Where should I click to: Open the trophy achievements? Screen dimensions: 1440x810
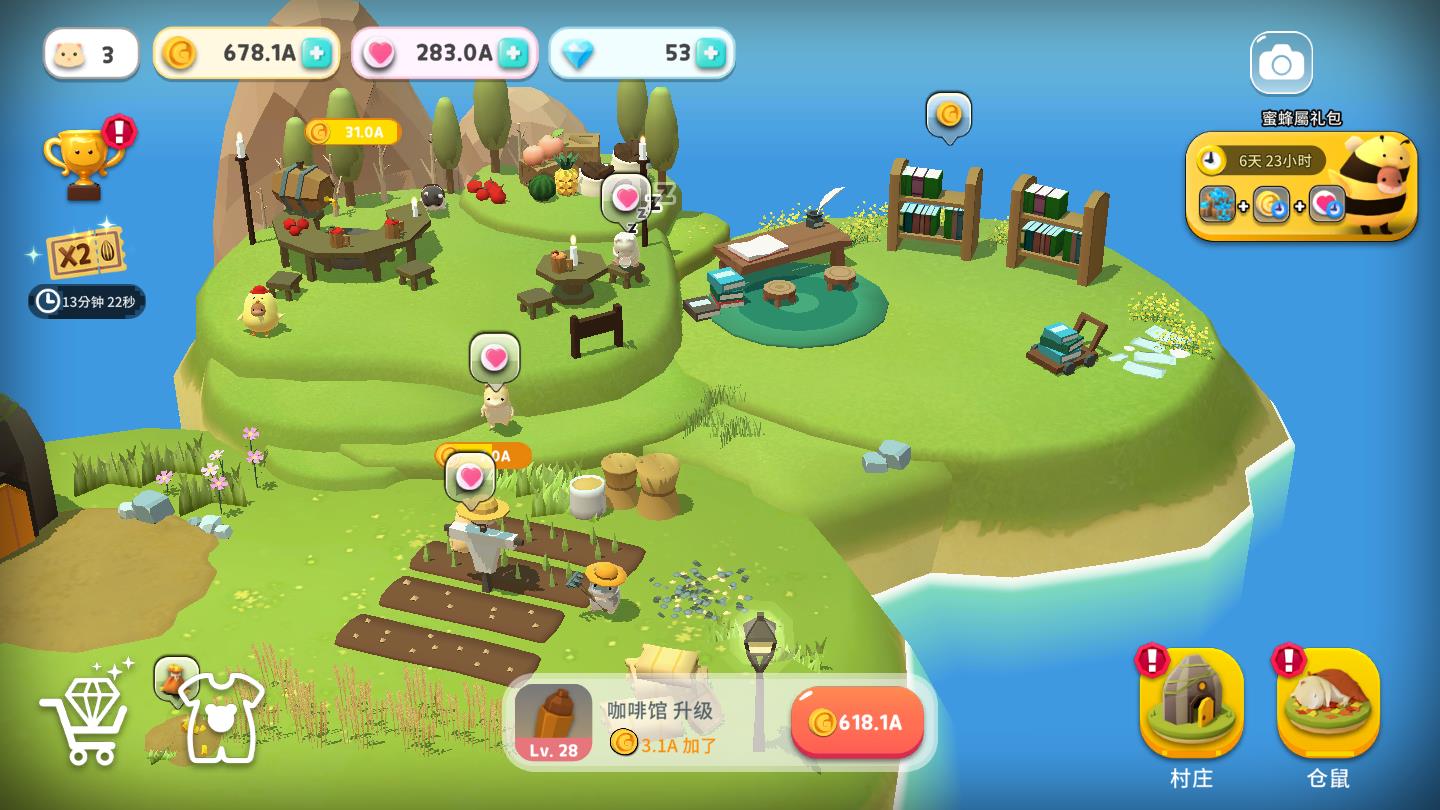84,160
